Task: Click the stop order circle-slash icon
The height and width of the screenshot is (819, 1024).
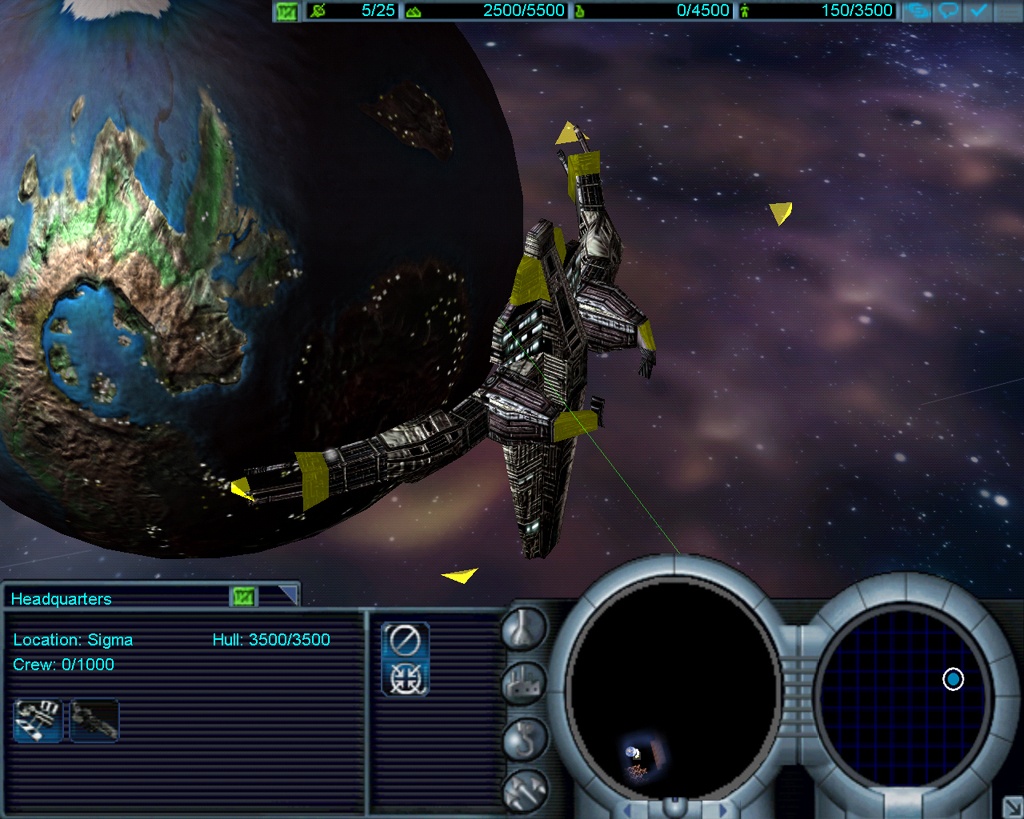Action: [405, 638]
